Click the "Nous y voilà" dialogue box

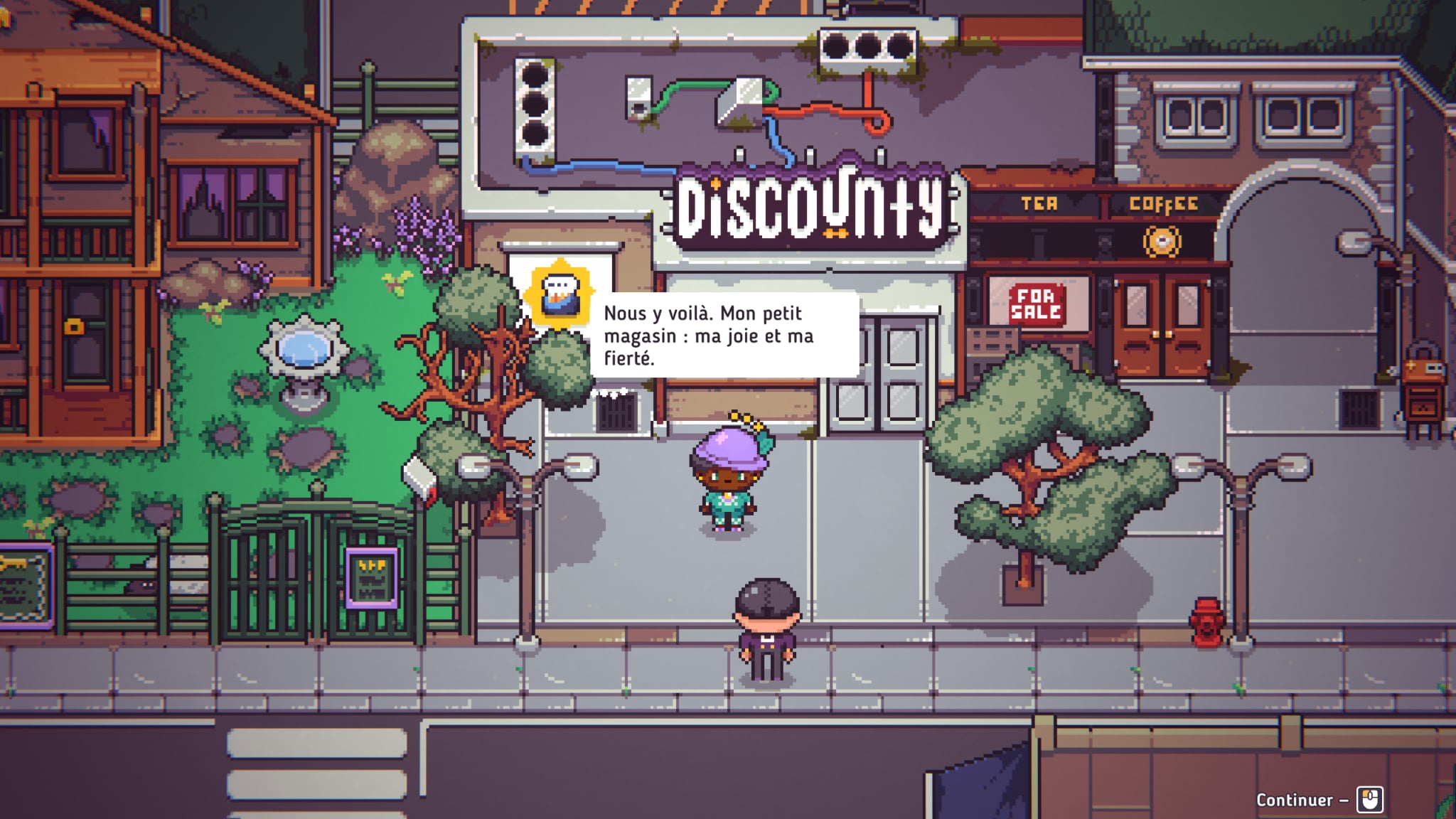click(724, 336)
